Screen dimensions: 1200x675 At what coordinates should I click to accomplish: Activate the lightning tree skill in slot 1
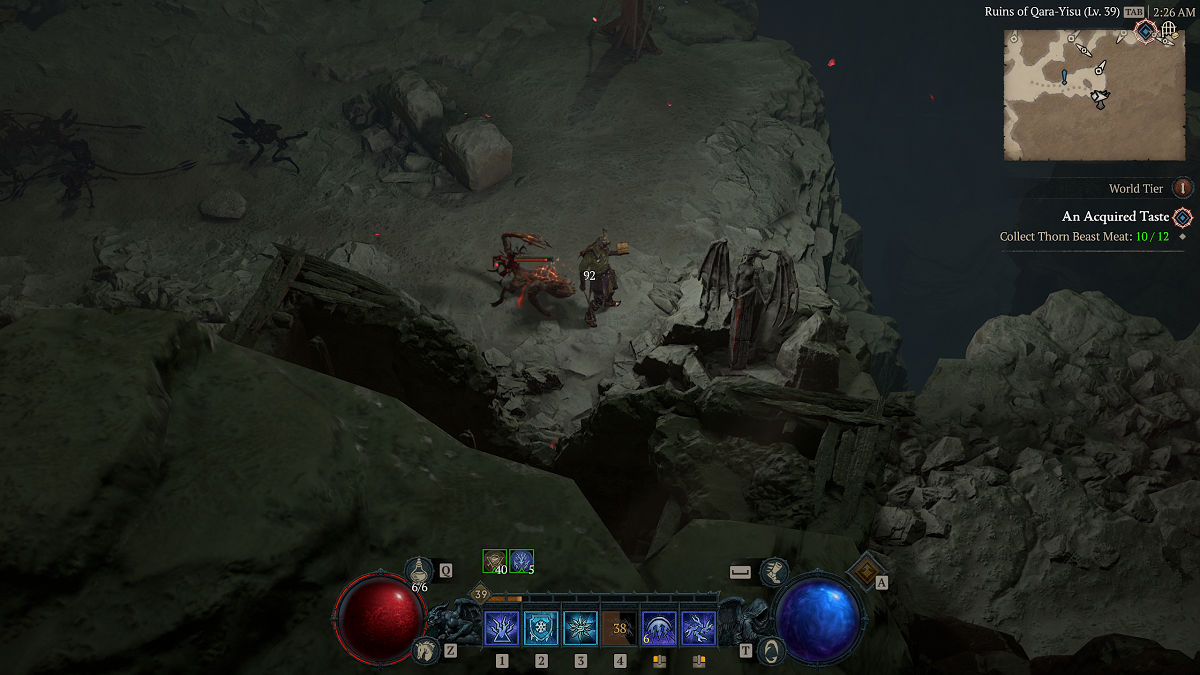501,629
